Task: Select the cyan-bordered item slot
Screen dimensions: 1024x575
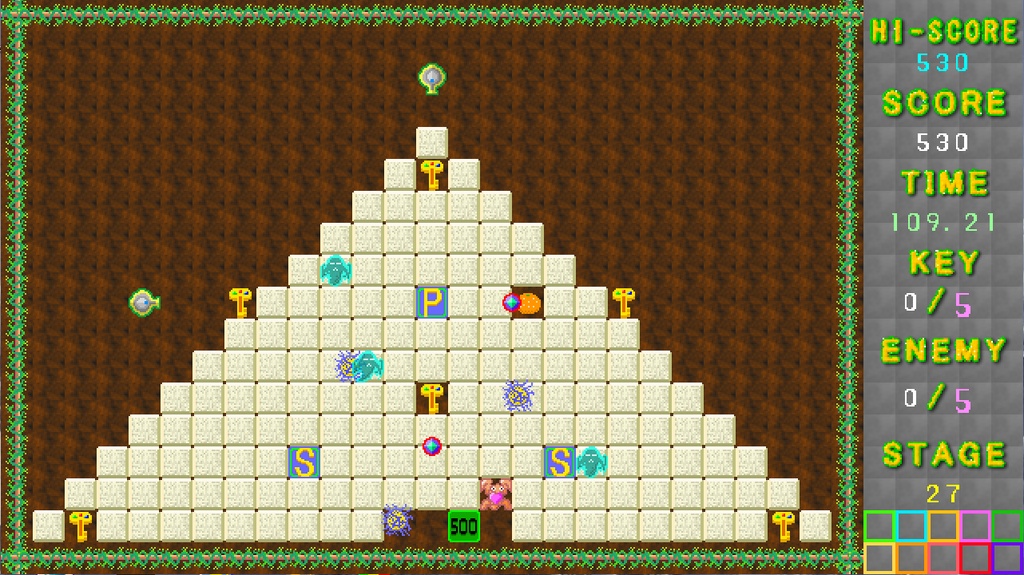Action: point(911,526)
